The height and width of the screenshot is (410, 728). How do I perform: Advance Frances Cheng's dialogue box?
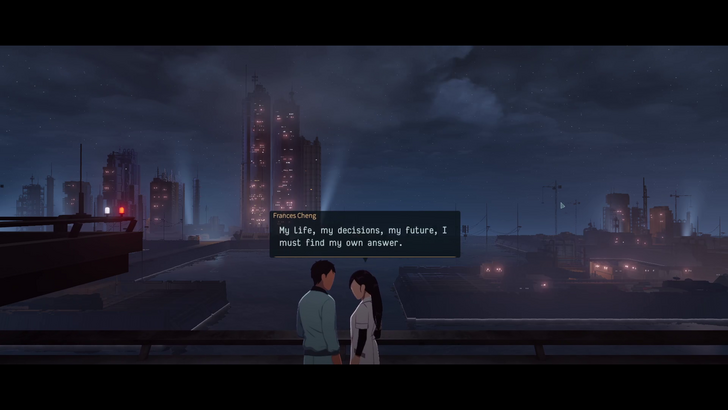(365, 237)
